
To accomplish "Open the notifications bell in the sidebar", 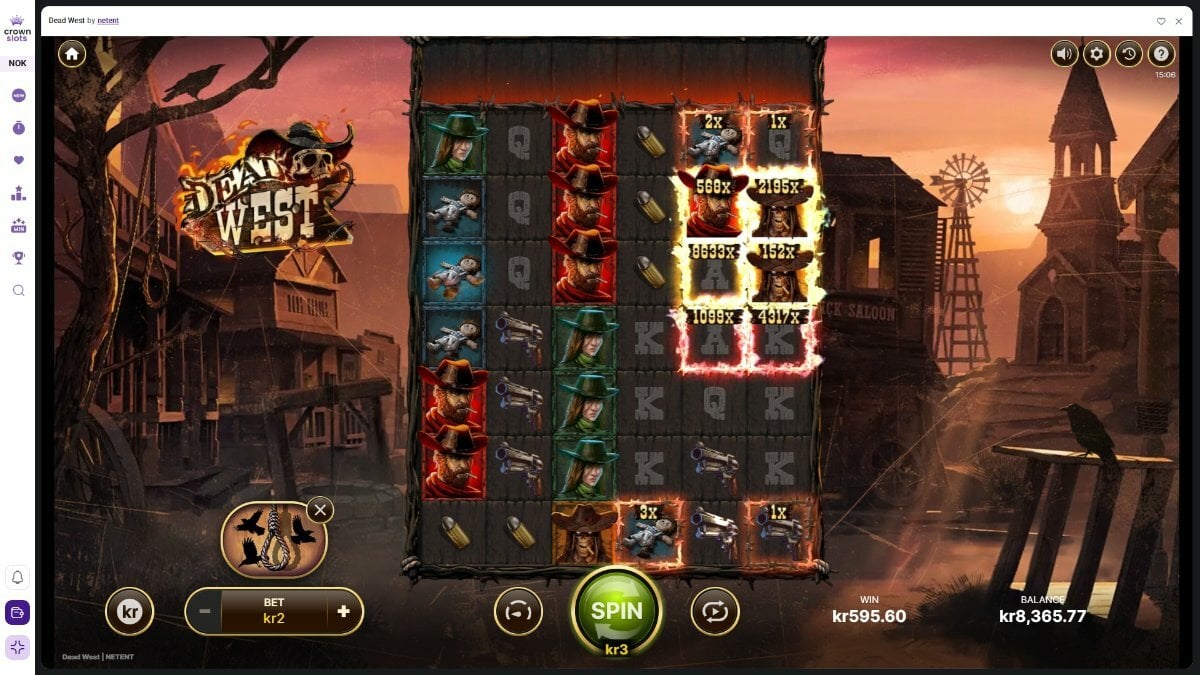I will [18, 577].
